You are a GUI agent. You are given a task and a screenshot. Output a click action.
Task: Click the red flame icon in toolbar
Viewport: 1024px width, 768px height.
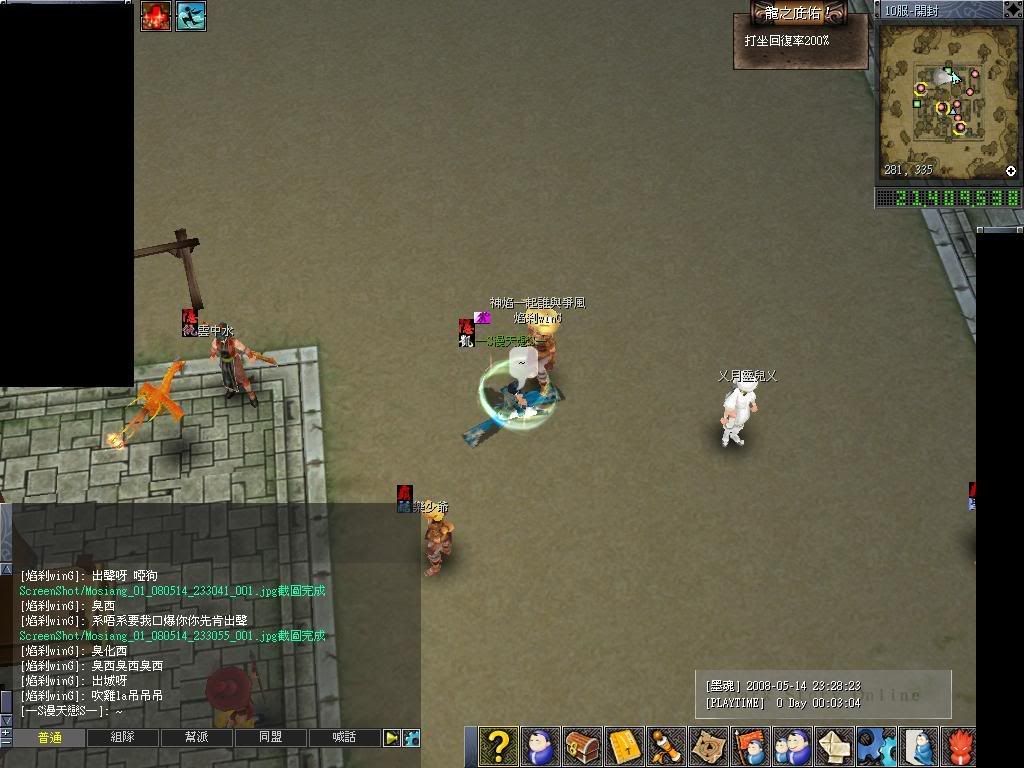tap(960, 746)
